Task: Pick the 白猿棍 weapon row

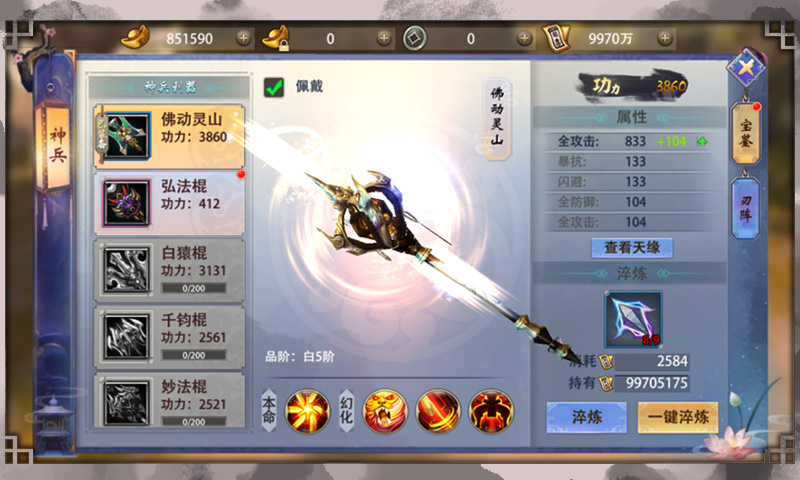Action: [x=168, y=269]
